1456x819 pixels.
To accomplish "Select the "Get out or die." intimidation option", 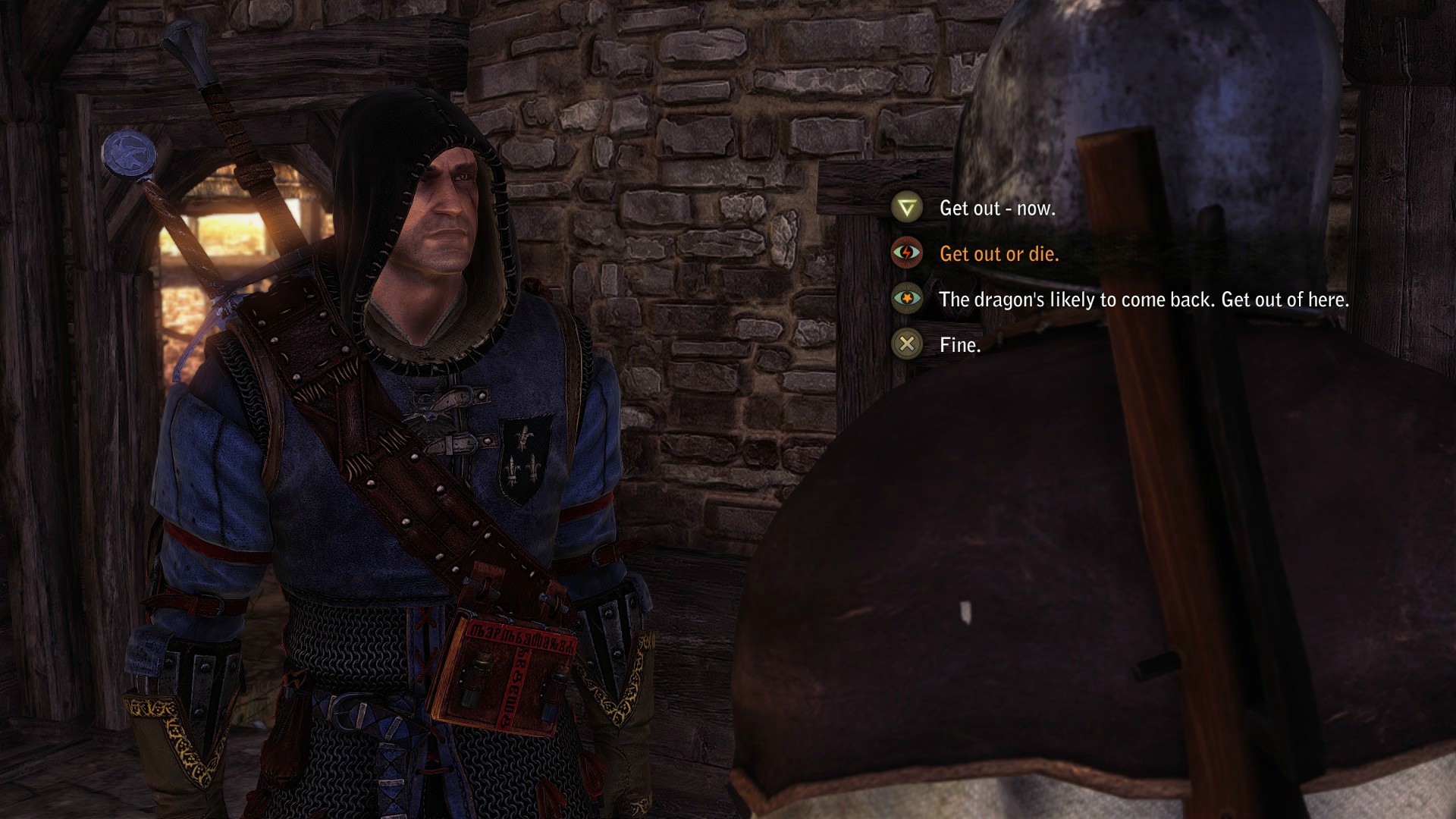I will click(999, 254).
